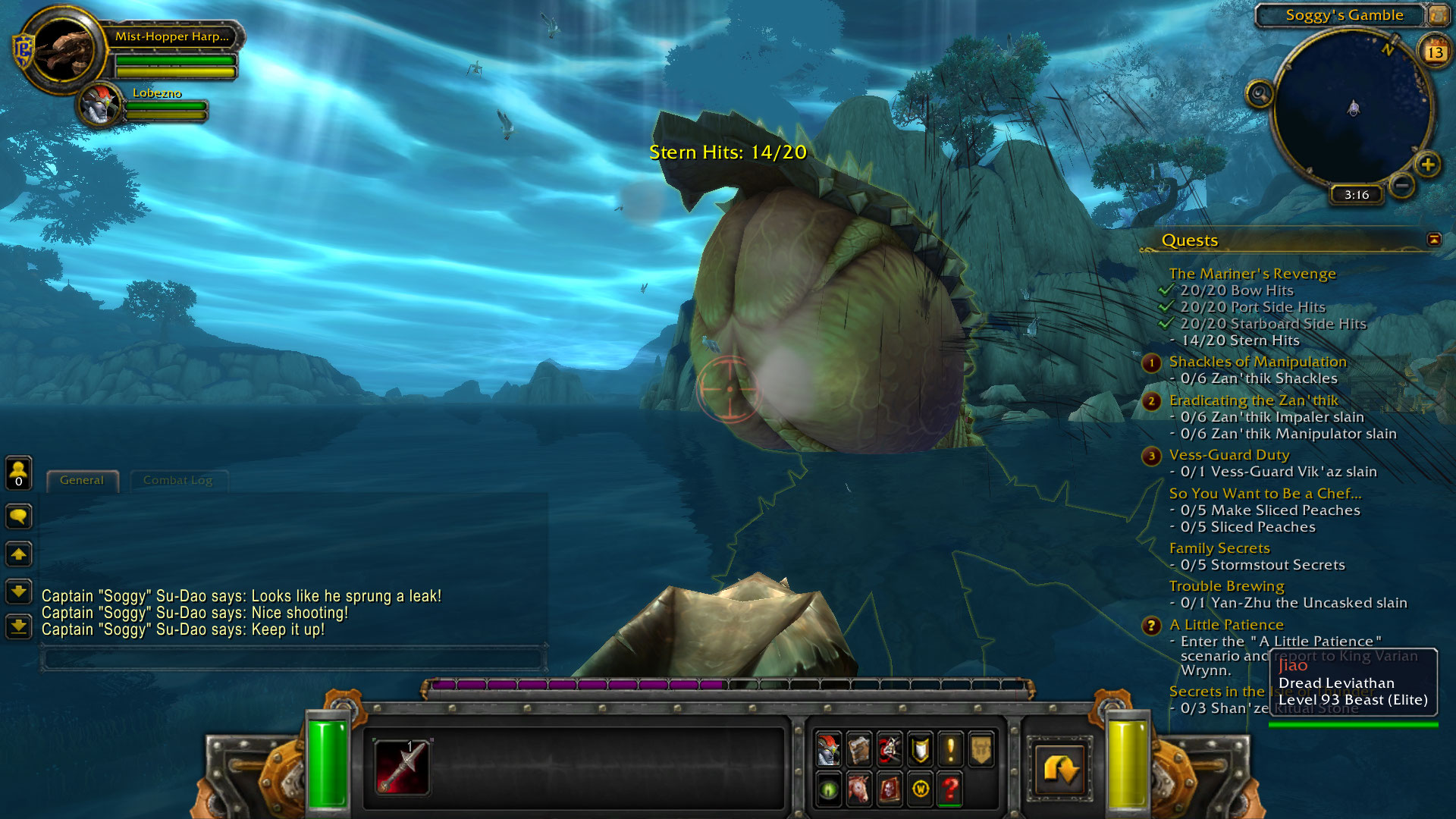
Task: Select The Mariner's Revenge quest title
Action: pyautogui.click(x=1252, y=274)
